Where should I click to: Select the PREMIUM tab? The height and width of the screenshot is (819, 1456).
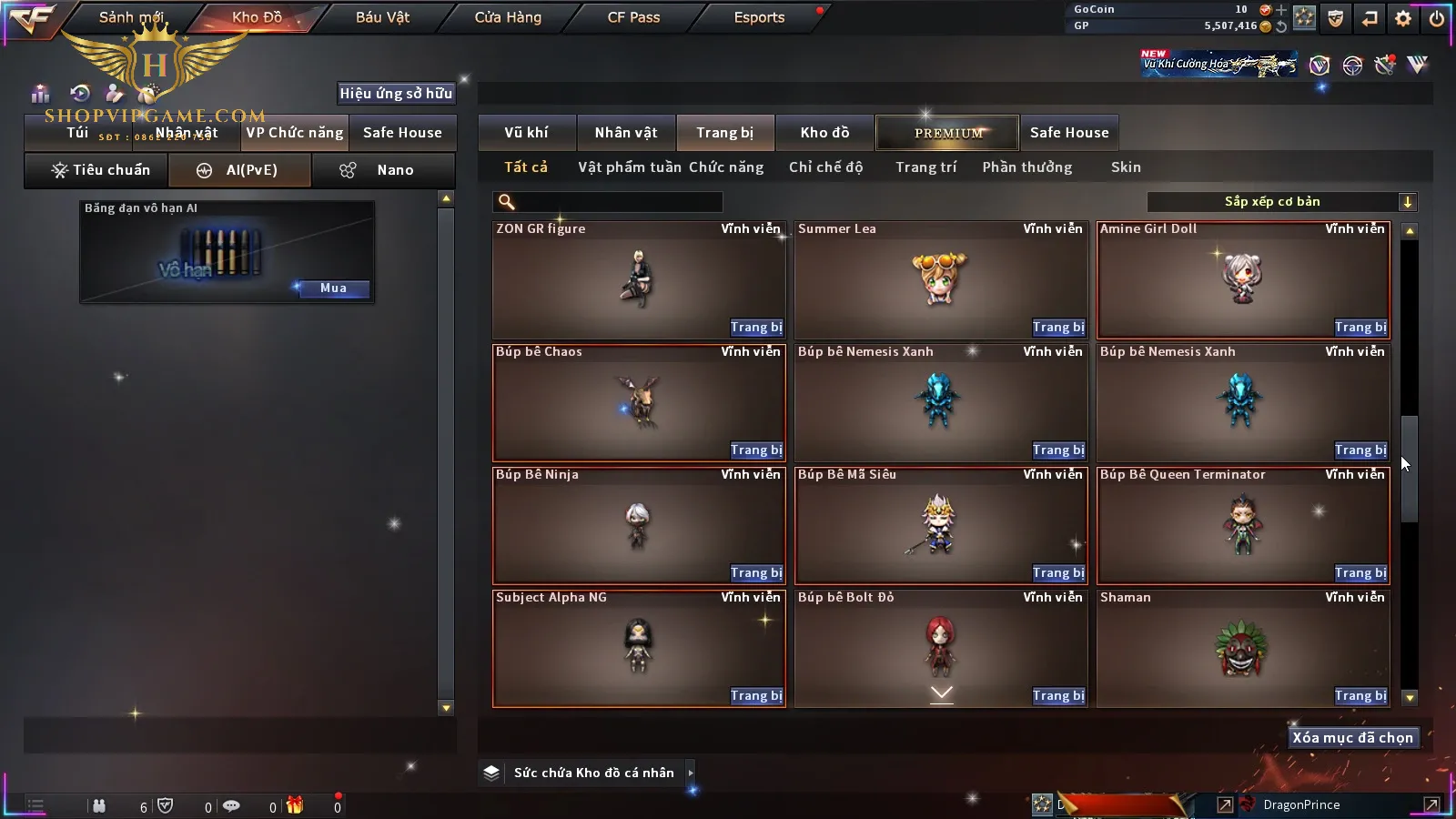coord(948,133)
